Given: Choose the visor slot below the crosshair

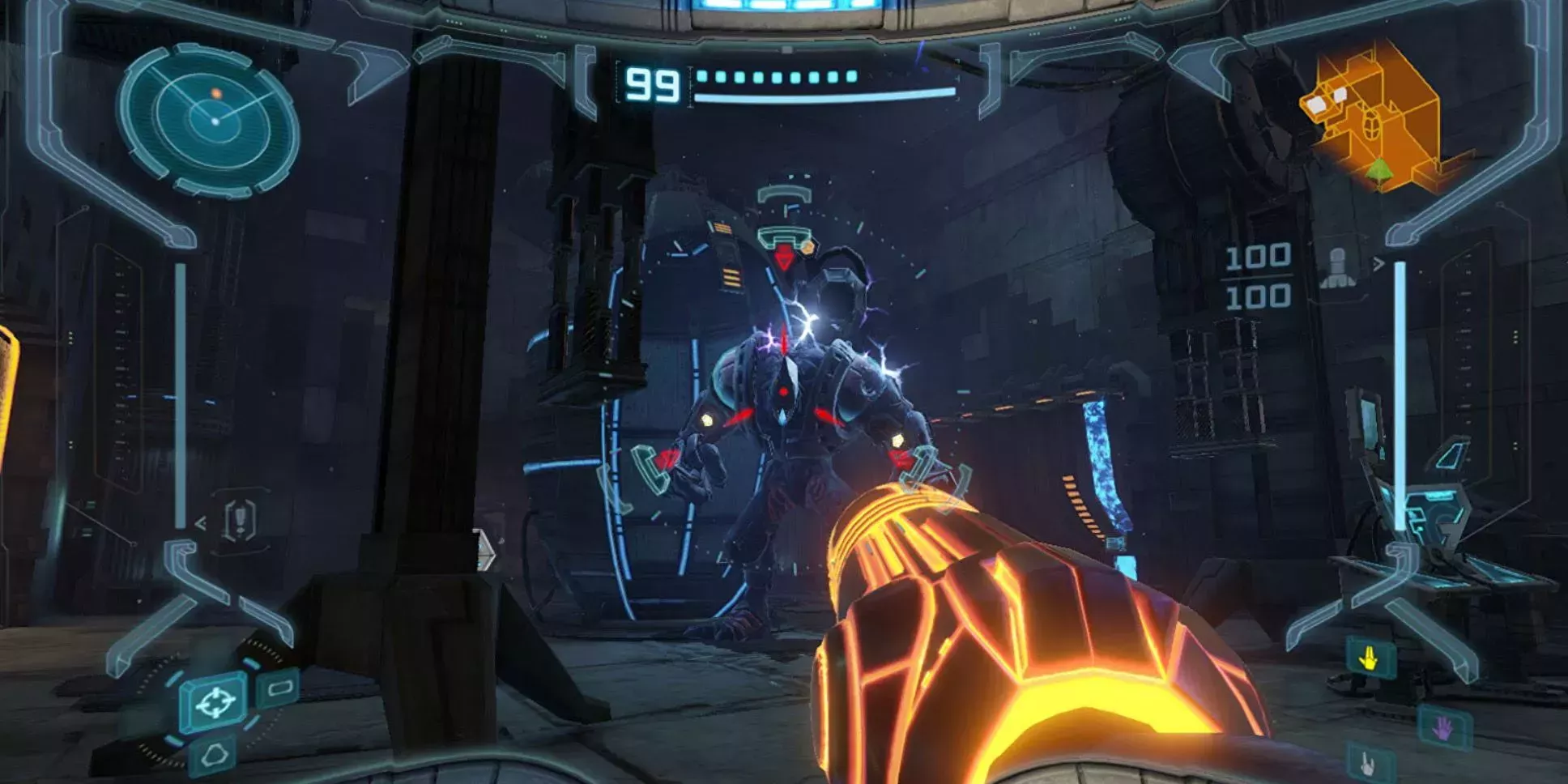Looking at the screenshot, I should [x=214, y=756].
